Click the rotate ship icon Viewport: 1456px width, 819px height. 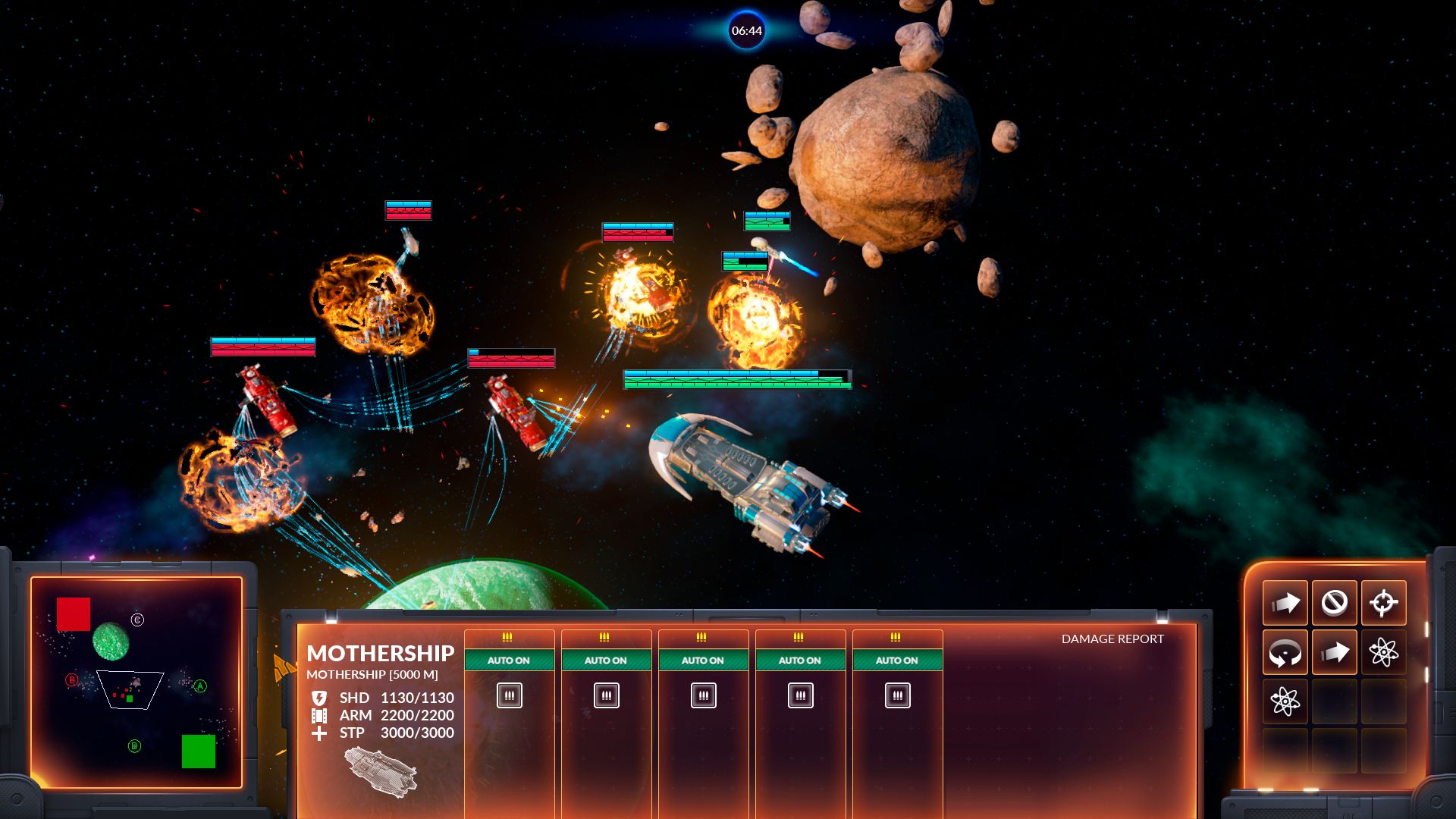(x=1285, y=651)
